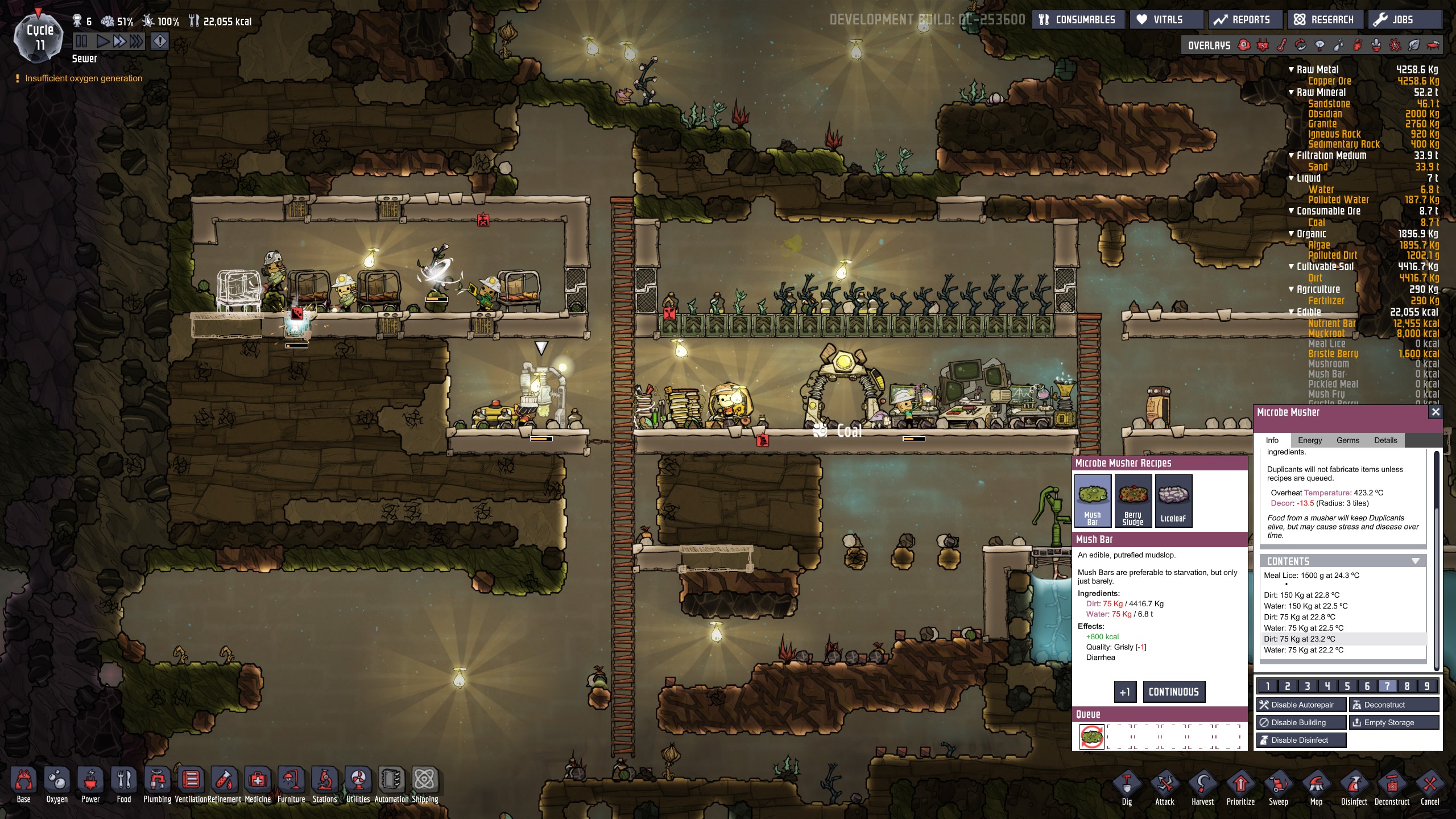Switch to the Energy tab
Viewport: 1456px width, 819px height.
1310,440
